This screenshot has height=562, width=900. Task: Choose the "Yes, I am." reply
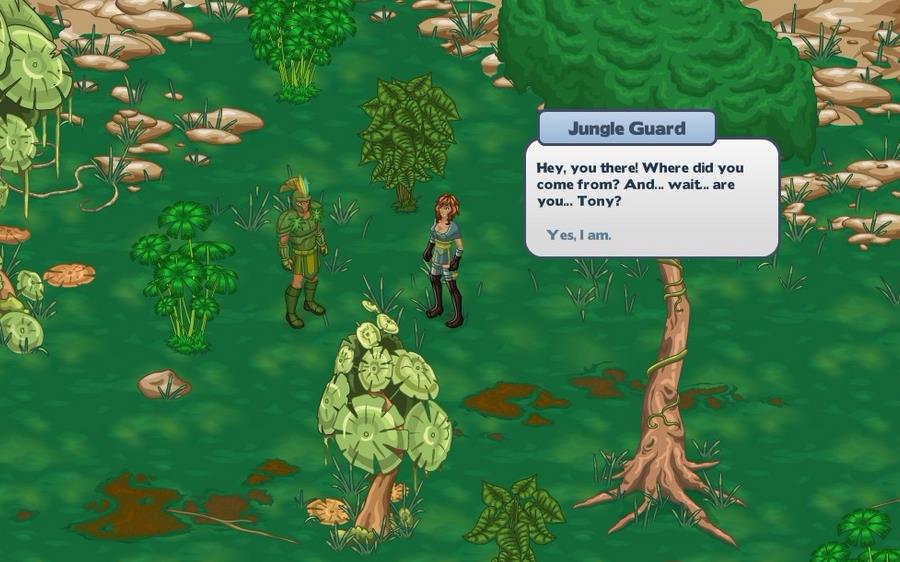579,235
